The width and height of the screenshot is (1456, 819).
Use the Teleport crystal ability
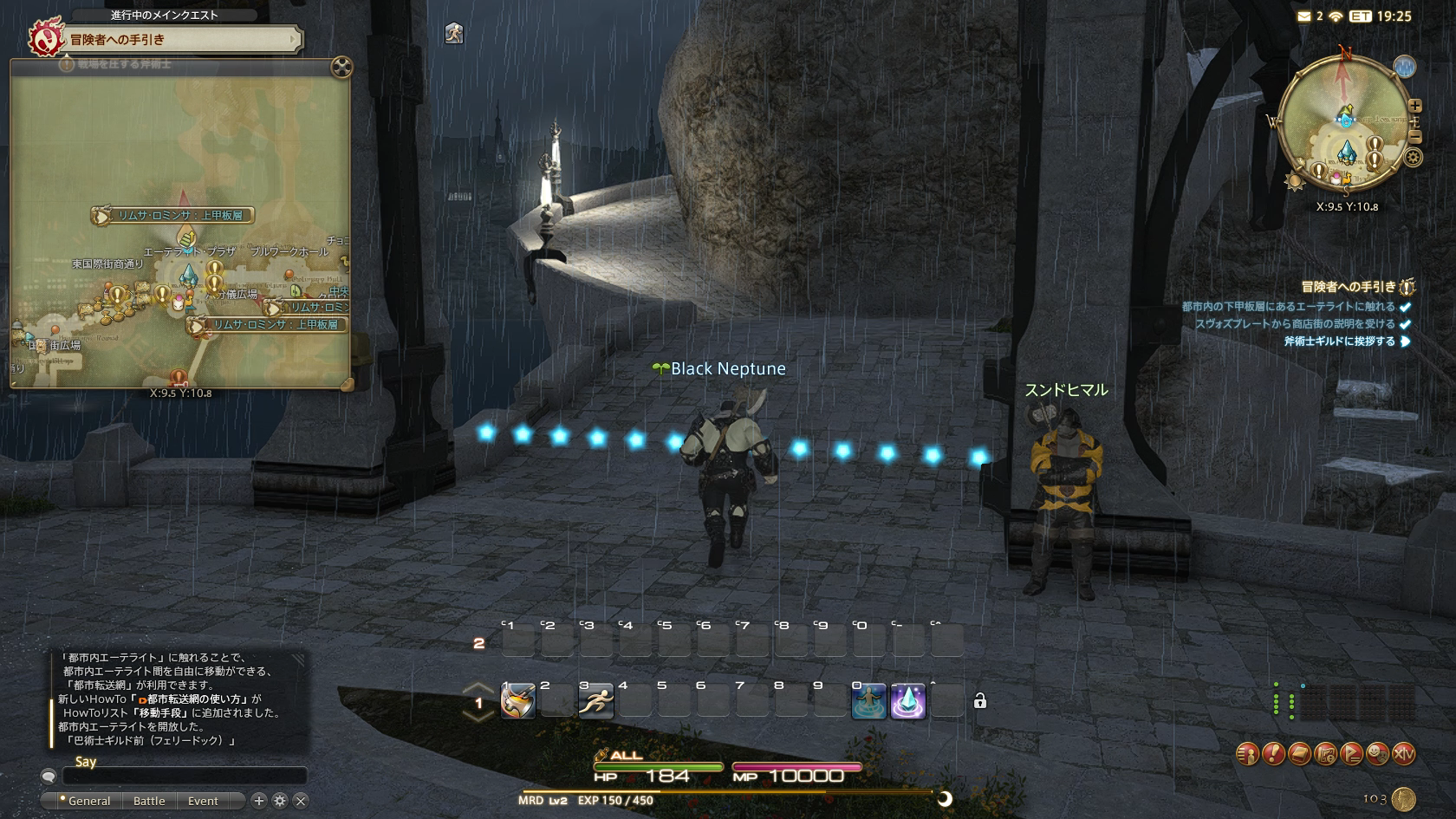point(907,701)
